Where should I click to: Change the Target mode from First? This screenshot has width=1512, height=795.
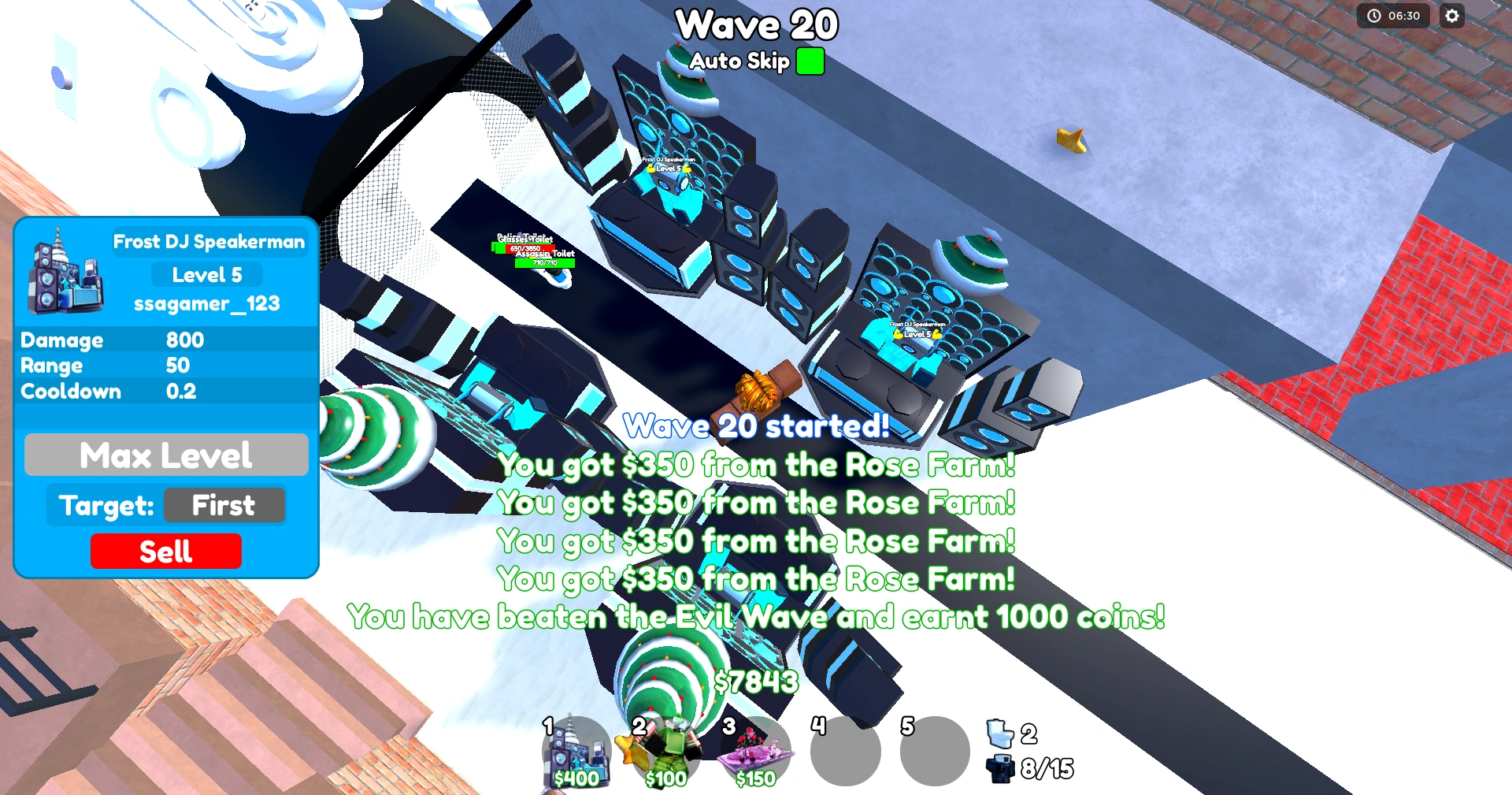pyautogui.click(x=224, y=505)
